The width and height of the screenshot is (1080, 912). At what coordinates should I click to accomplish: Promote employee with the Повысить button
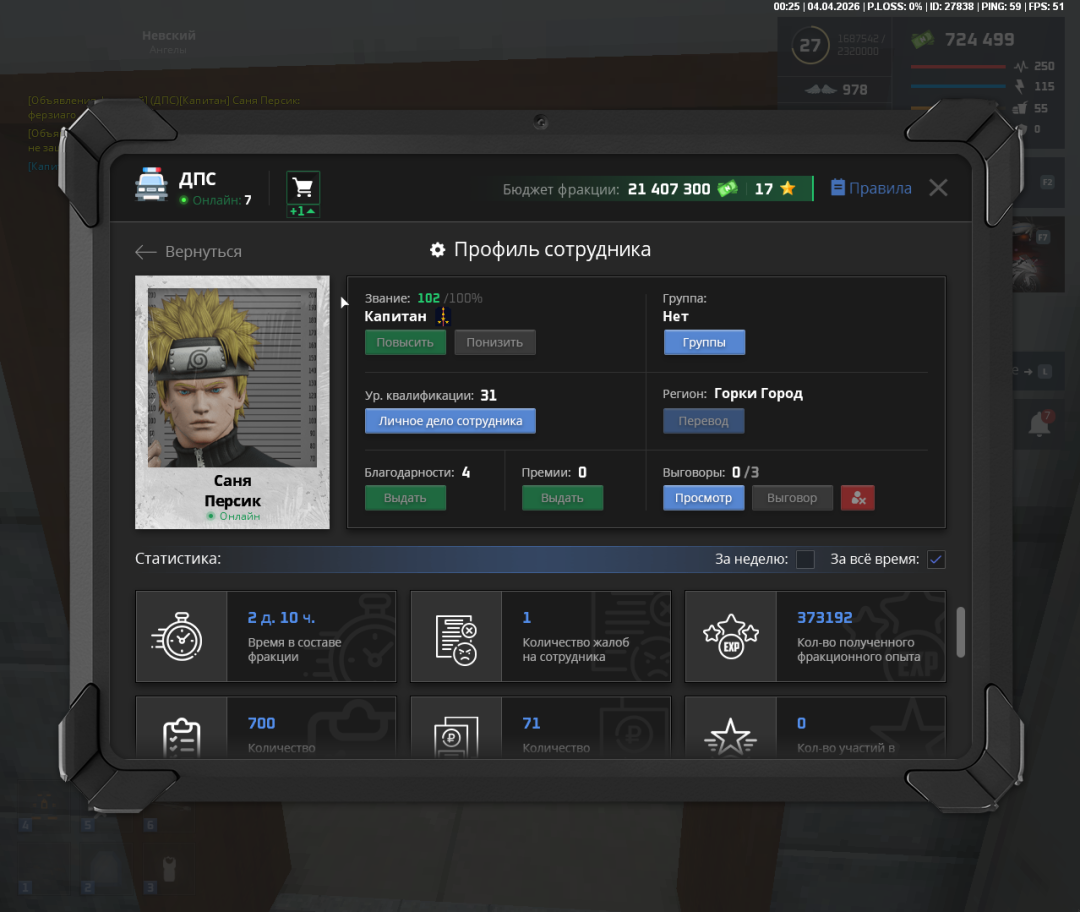[405, 343]
